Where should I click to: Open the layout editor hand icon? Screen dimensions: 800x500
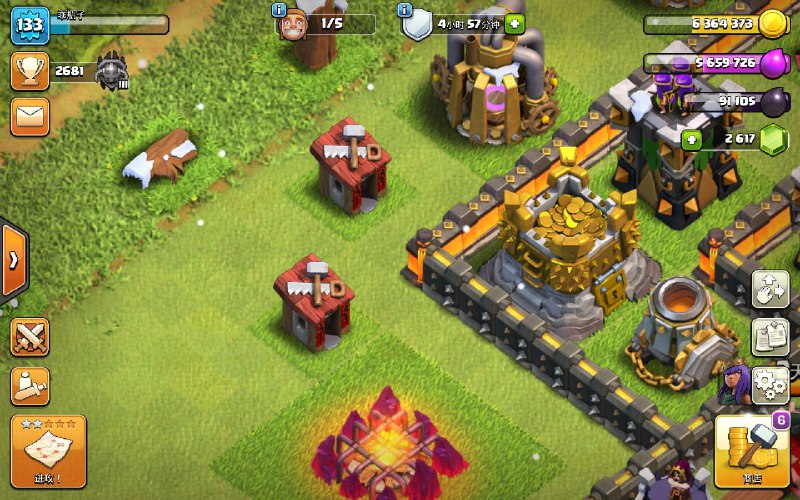pos(770,290)
